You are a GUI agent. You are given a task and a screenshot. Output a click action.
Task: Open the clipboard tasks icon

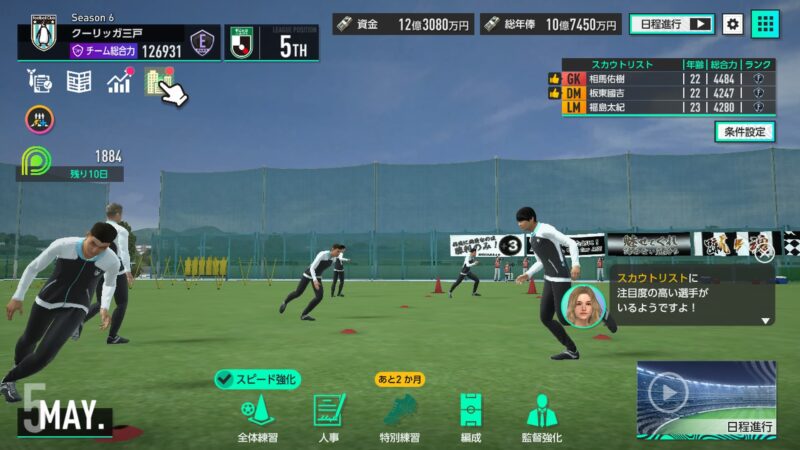pos(40,82)
